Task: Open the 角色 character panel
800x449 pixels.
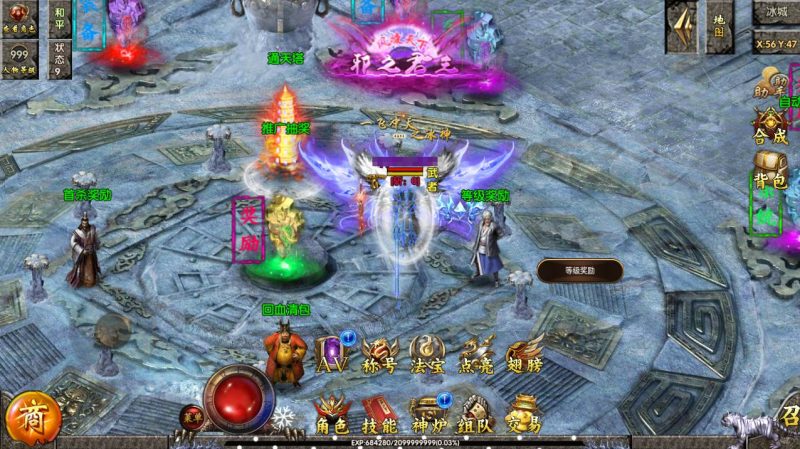Action: (x=332, y=414)
